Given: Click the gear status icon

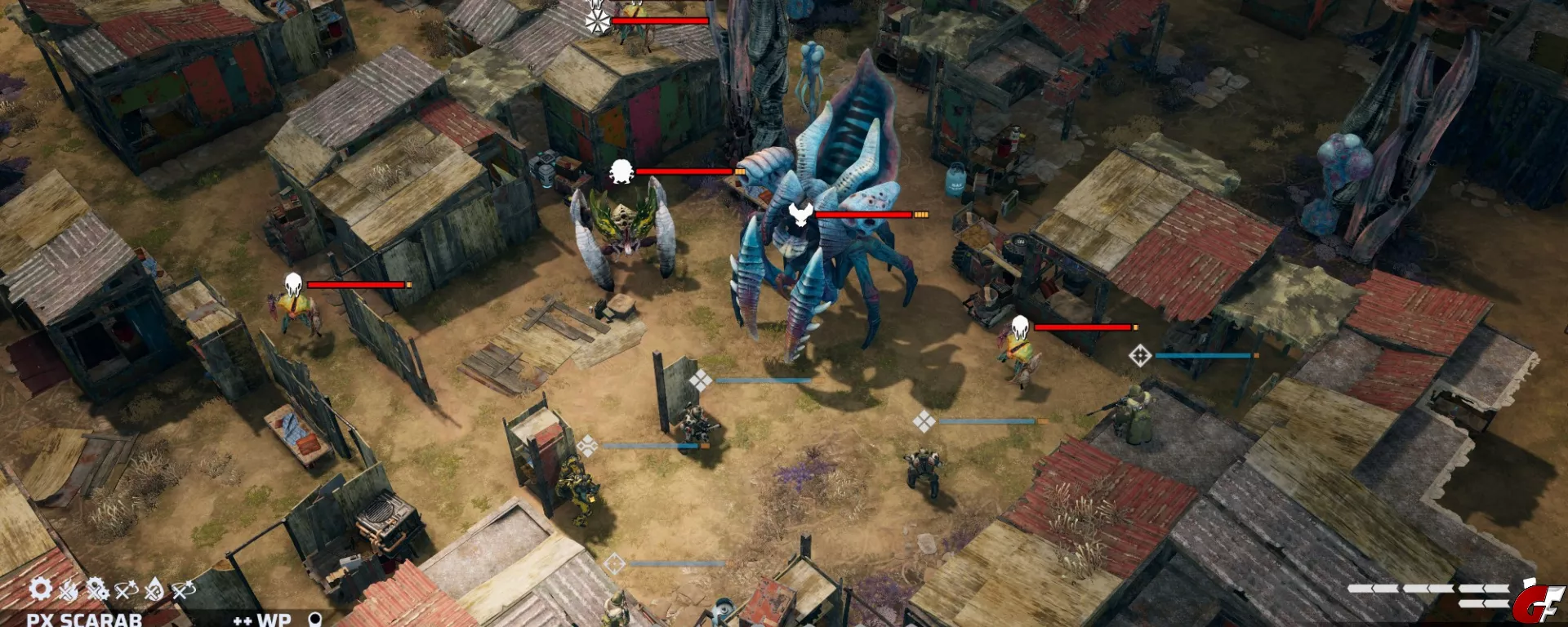Looking at the screenshot, I should pyautogui.click(x=40, y=589).
